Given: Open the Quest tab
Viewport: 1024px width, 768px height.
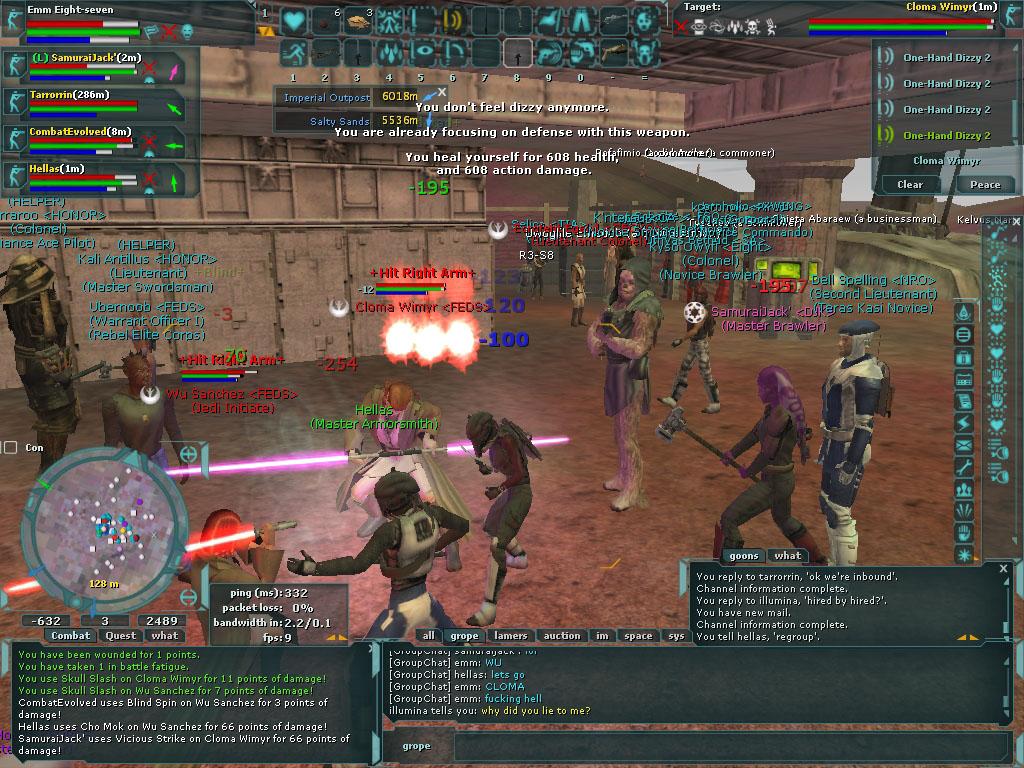Looking at the screenshot, I should [x=121, y=635].
